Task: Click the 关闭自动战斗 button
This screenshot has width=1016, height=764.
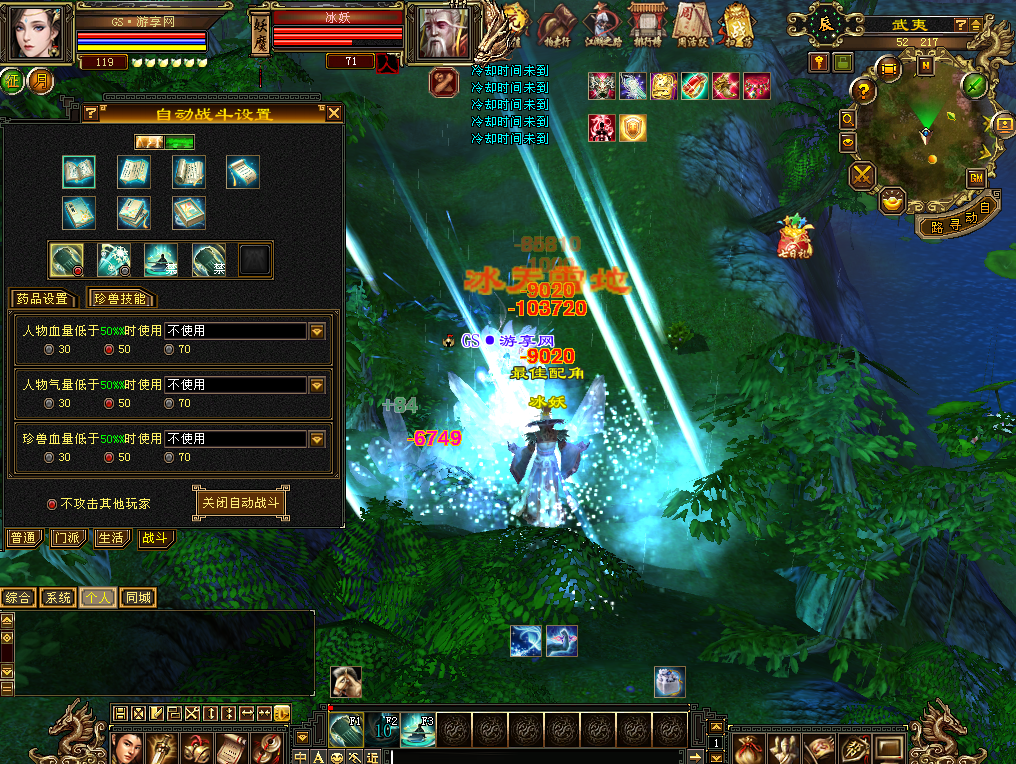Action: [240, 502]
